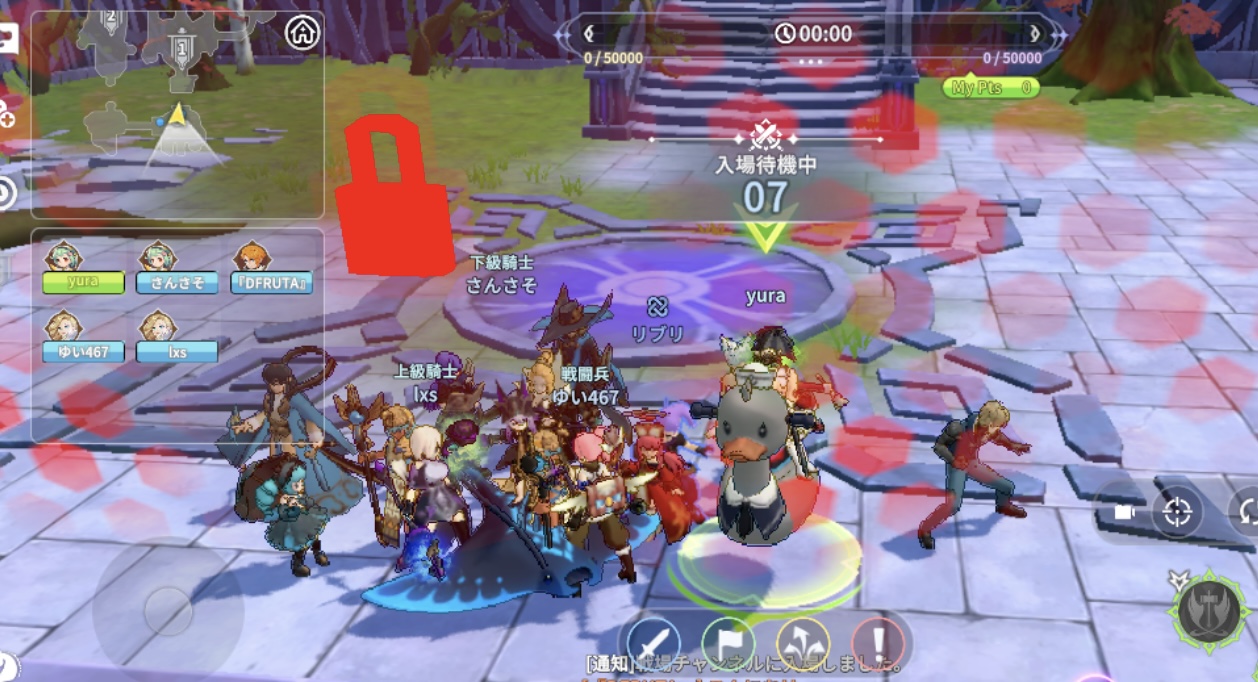
Task: Send the white flag signal
Action: click(x=727, y=643)
